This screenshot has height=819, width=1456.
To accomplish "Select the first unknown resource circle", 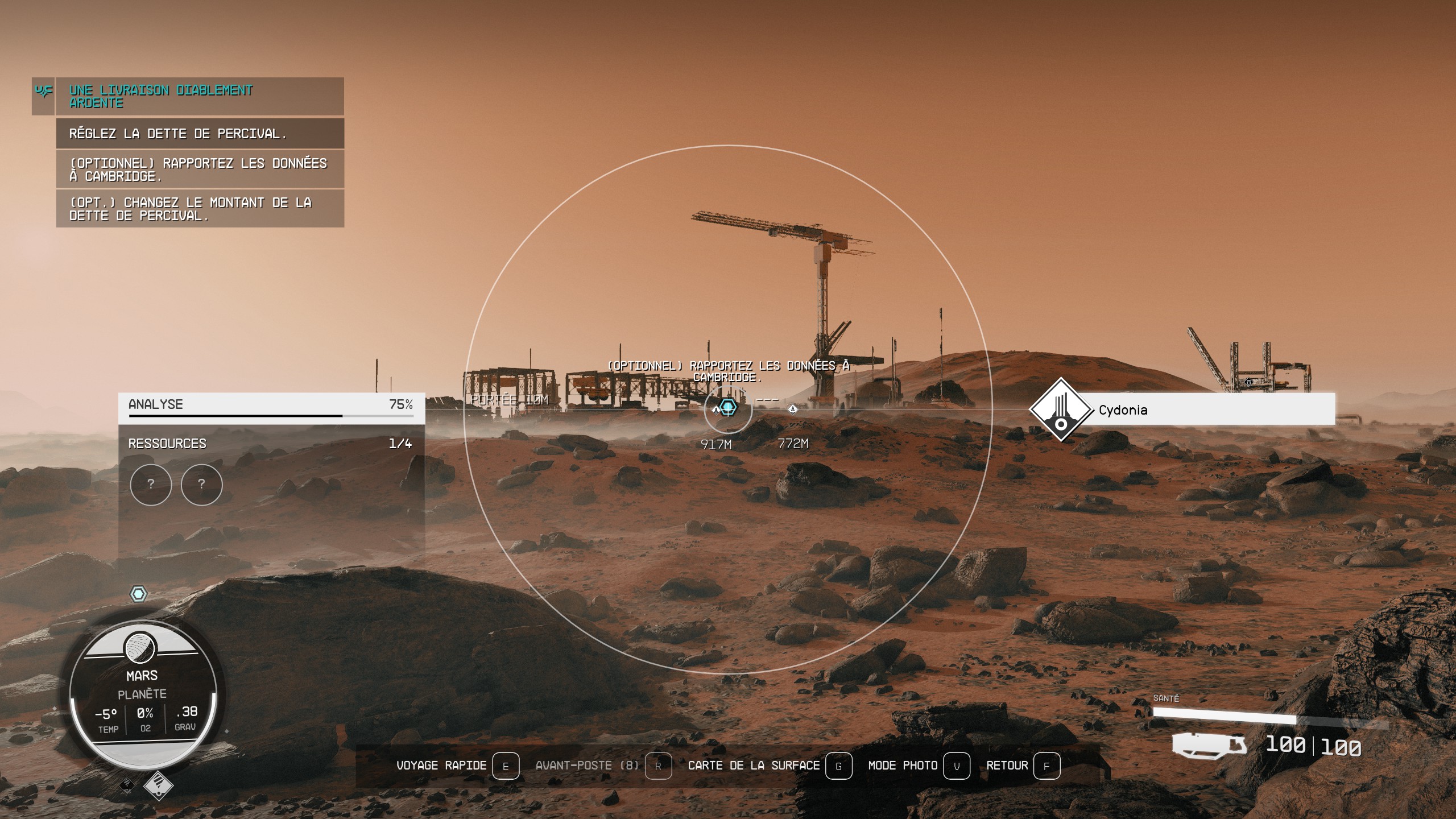I will tap(151, 485).
